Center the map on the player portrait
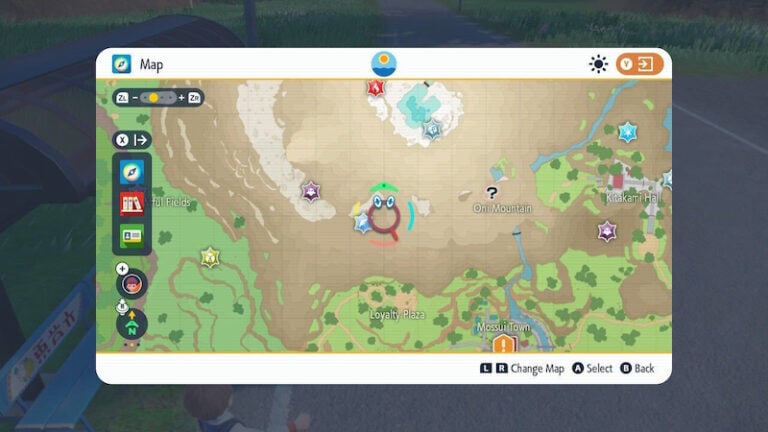768x432 pixels. [x=132, y=283]
